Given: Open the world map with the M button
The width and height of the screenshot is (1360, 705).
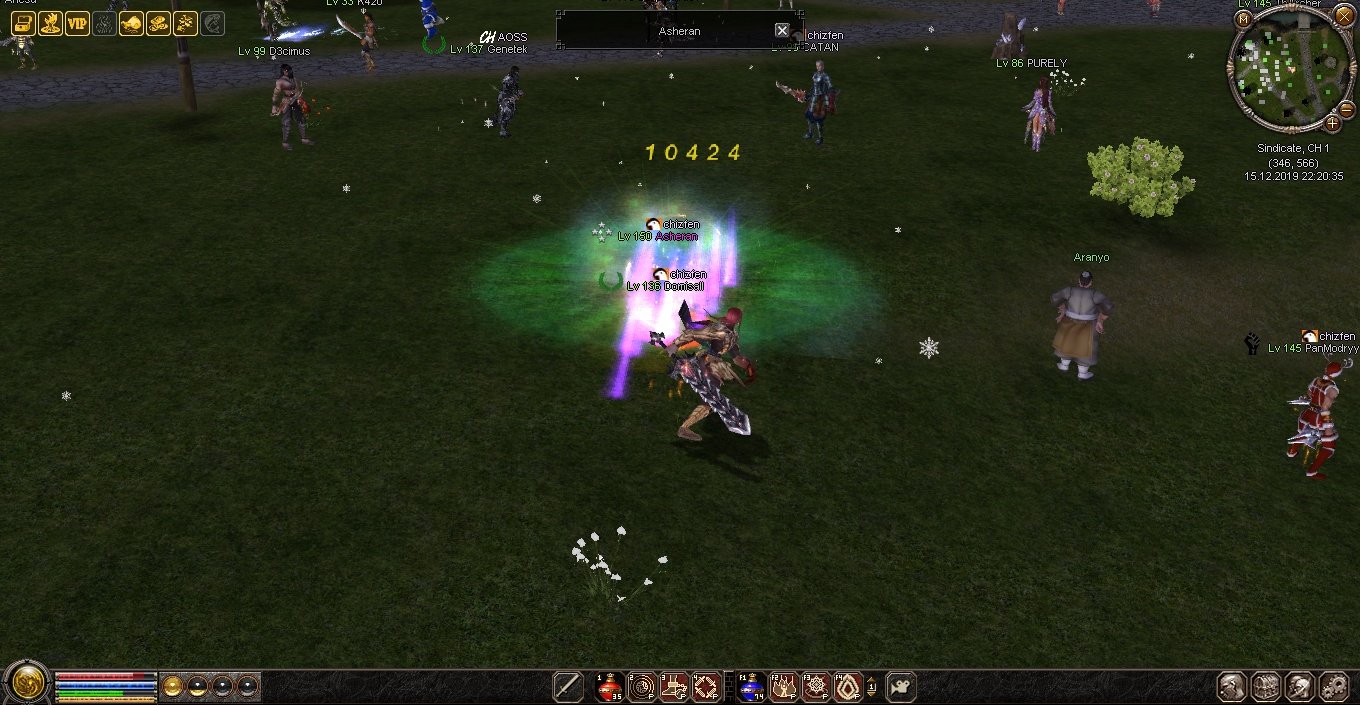Looking at the screenshot, I should (x=1244, y=19).
